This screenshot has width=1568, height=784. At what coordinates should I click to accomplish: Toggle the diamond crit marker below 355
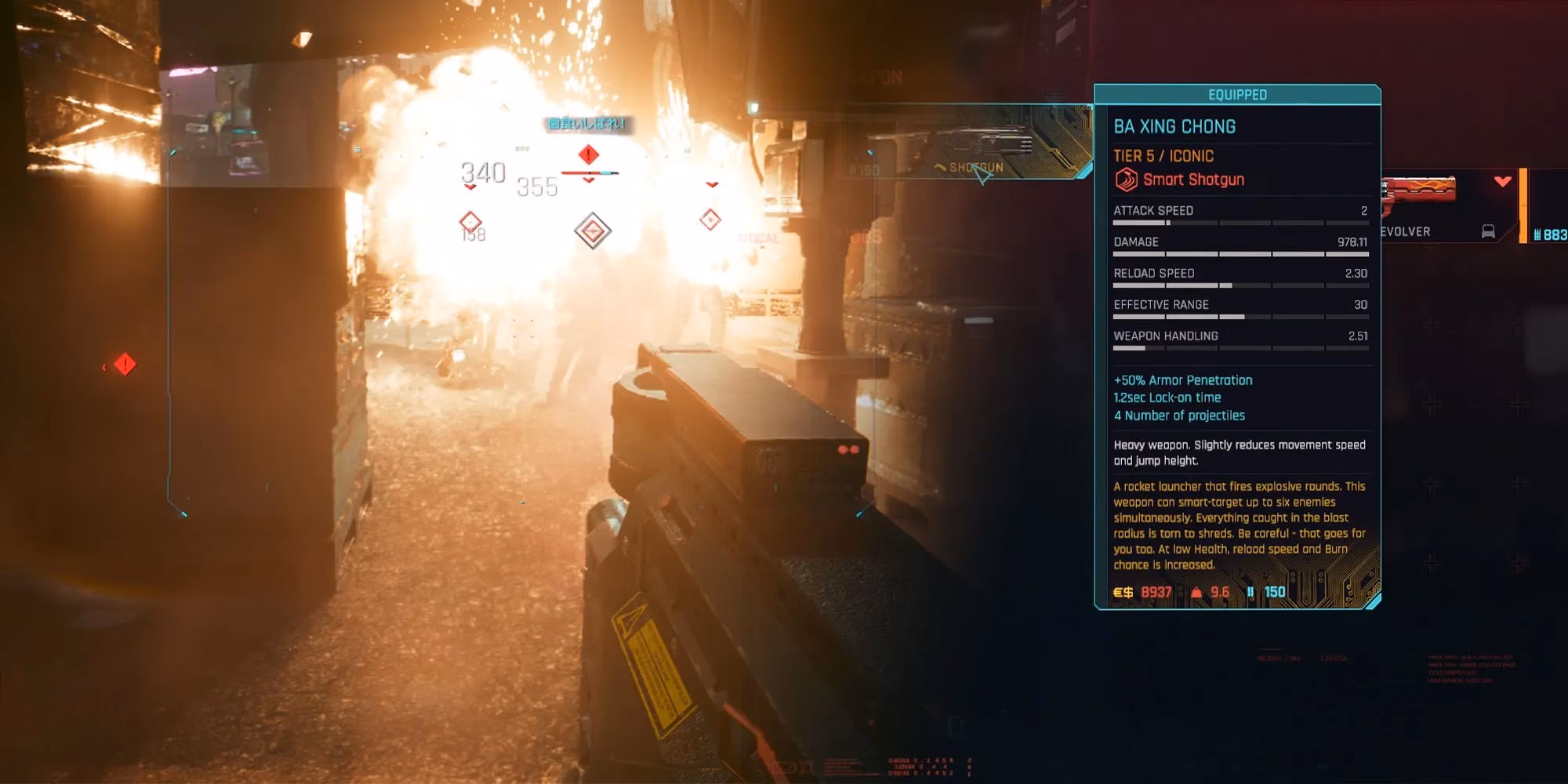tap(592, 230)
